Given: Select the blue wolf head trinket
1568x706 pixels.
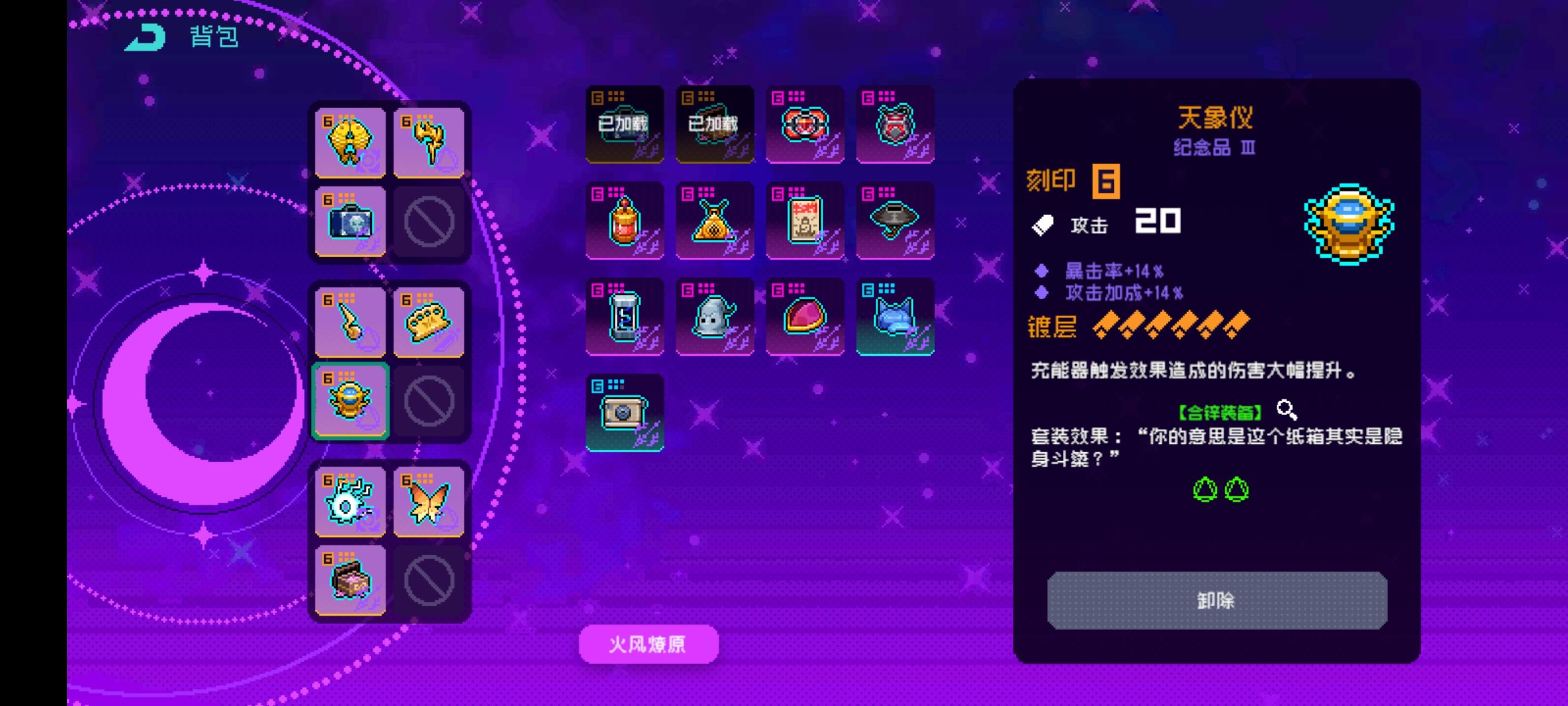Looking at the screenshot, I should (x=895, y=315).
